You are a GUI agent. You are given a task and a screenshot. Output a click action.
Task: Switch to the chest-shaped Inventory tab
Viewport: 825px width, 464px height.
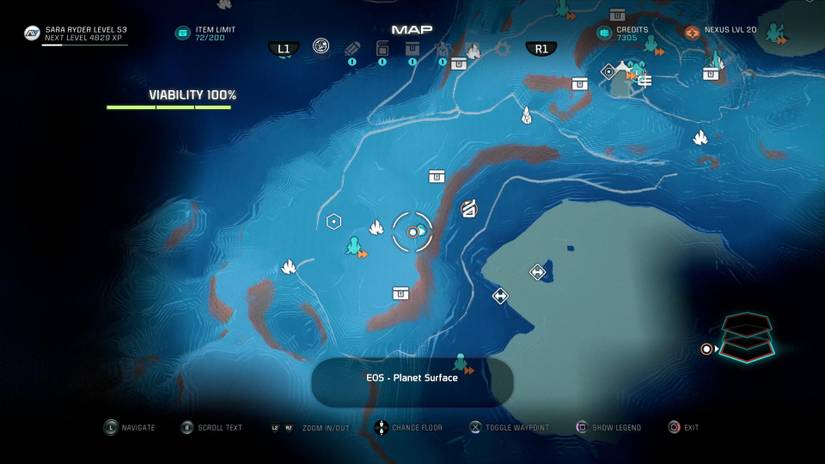[x=412, y=48]
